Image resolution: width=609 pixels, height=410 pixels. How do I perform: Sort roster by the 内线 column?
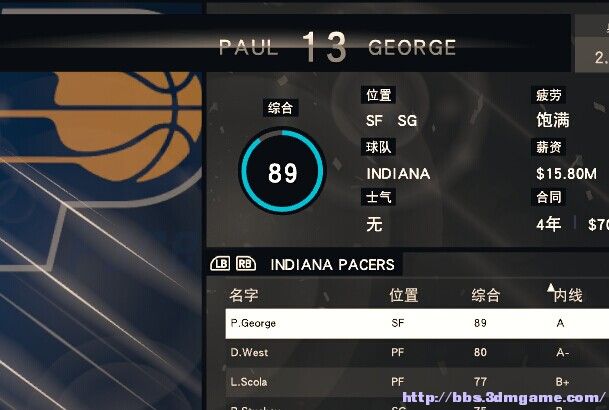(x=568, y=296)
